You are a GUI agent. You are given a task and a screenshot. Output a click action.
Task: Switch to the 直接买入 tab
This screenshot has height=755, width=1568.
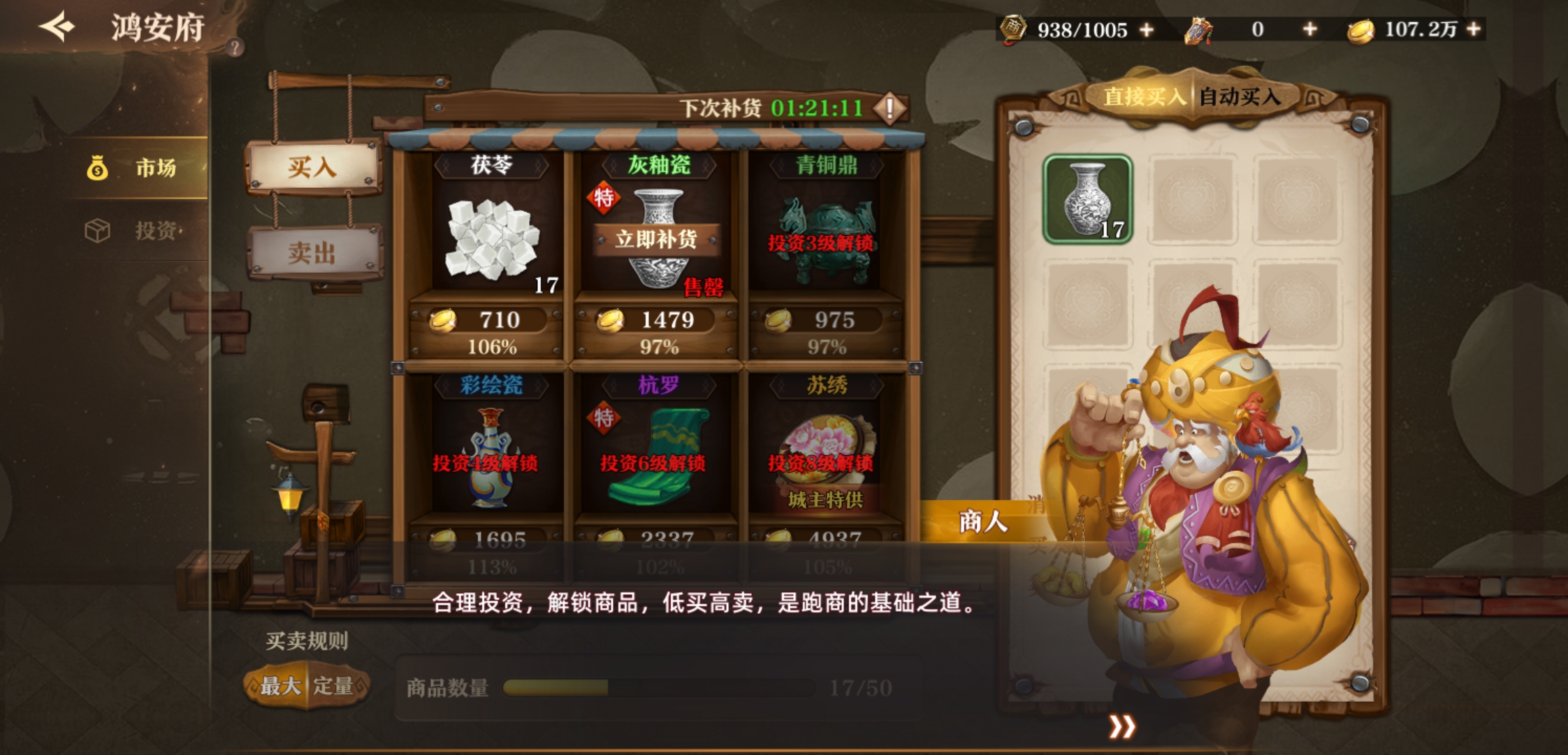point(1143,96)
